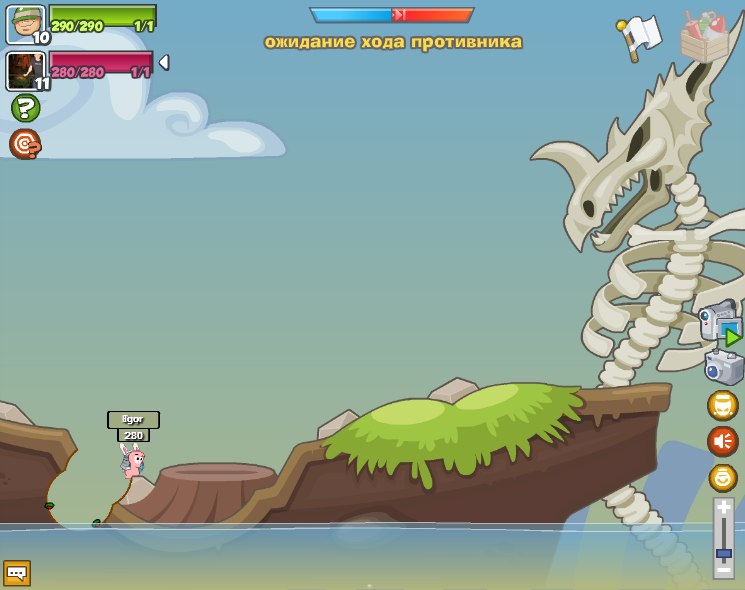Screen dimensions: 745x590
Task: Toggle sound with the red speaker button
Action: tap(722, 440)
